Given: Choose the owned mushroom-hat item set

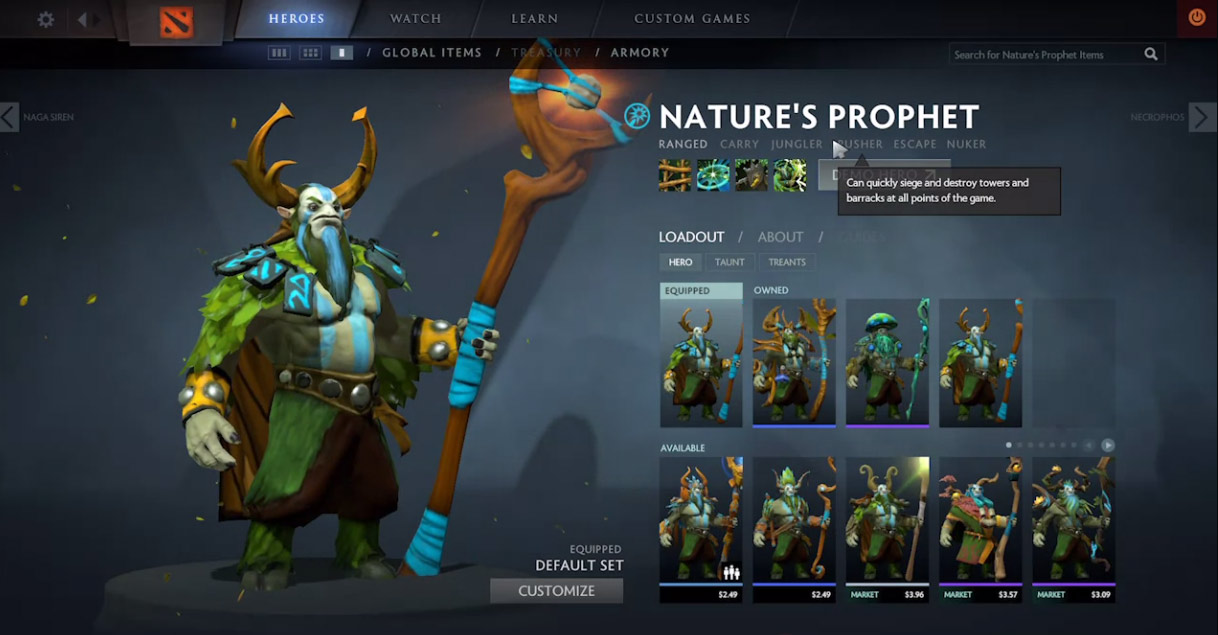Looking at the screenshot, I should (x=887, y=362).
